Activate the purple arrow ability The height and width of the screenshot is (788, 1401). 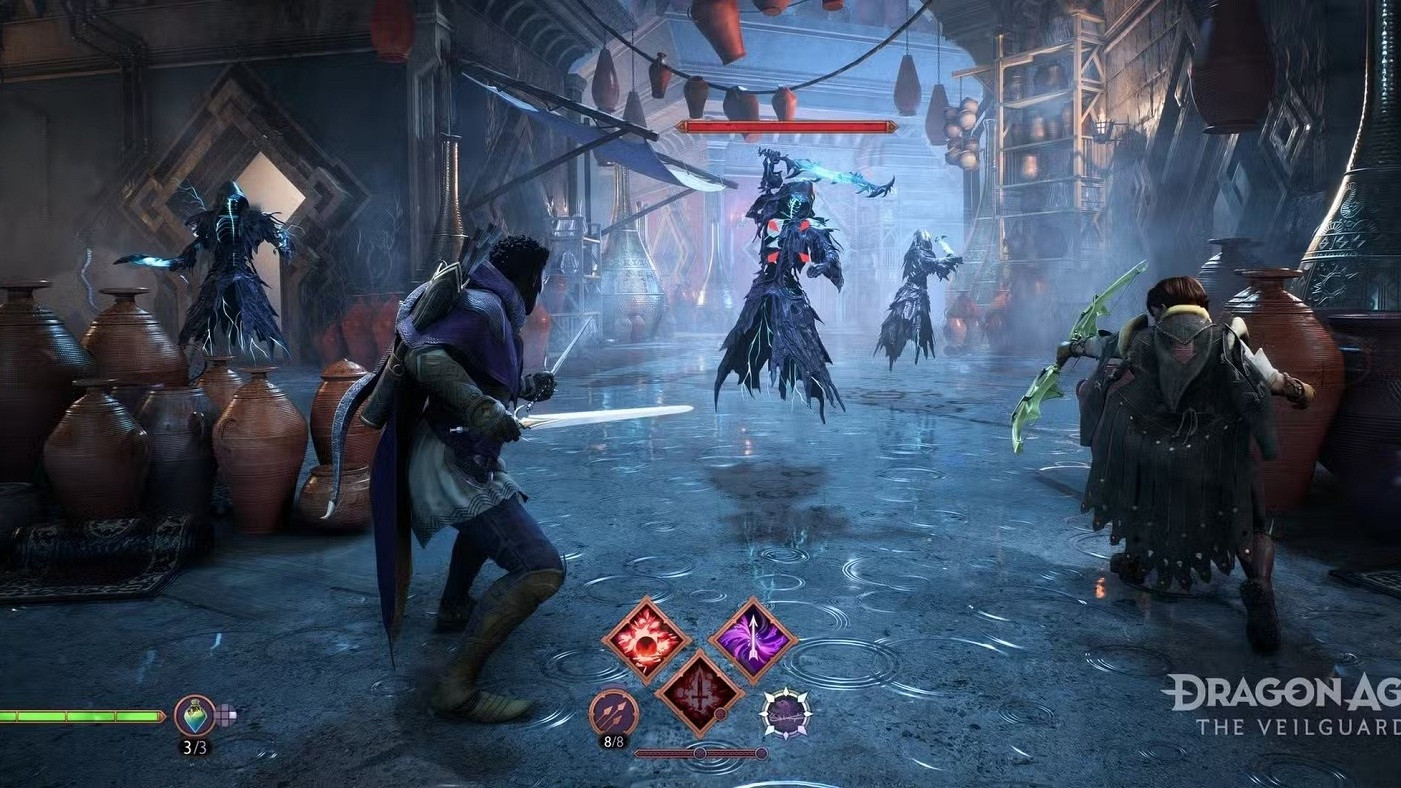coord(754,639)
